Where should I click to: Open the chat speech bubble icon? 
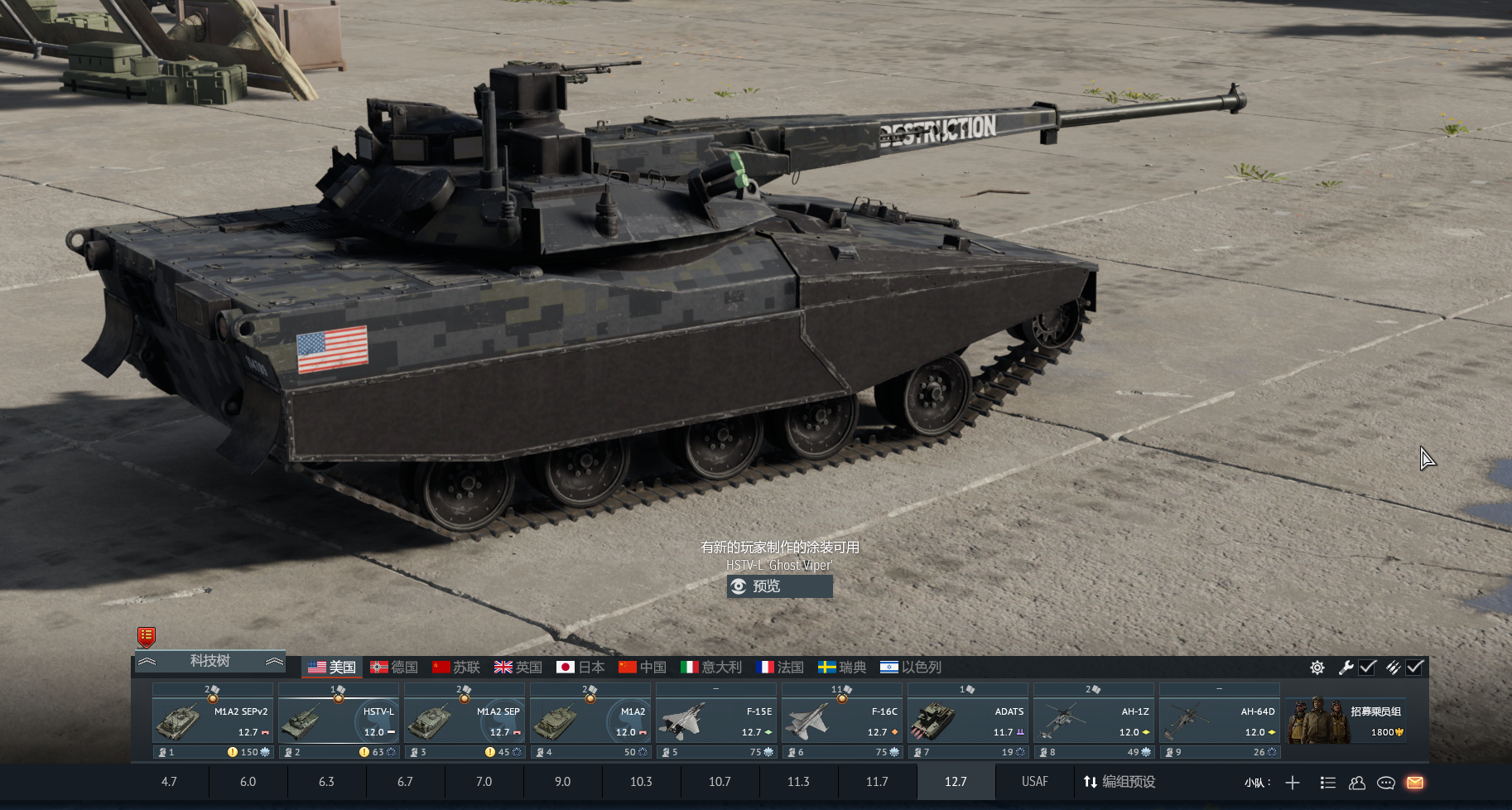click(1386, 783)
